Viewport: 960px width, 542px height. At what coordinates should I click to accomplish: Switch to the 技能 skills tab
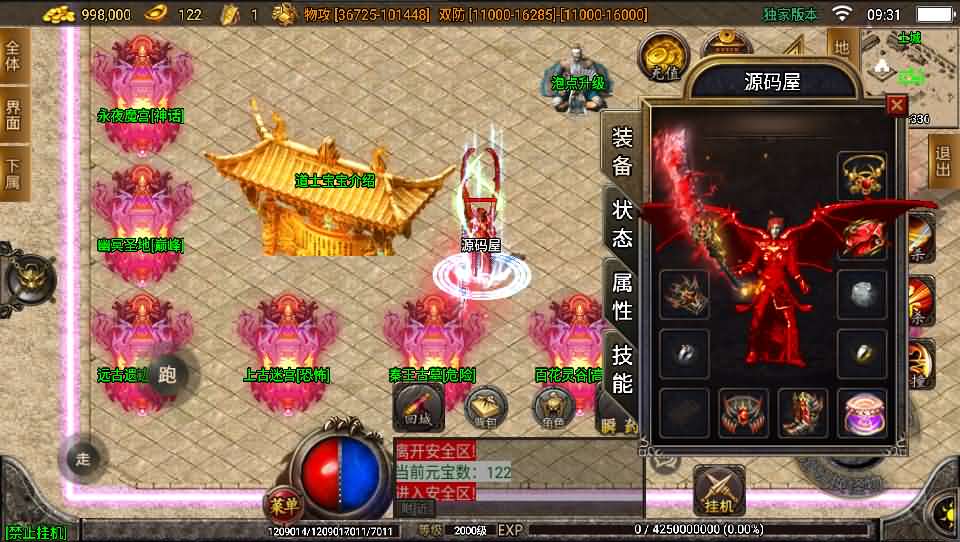pos(622,368)
